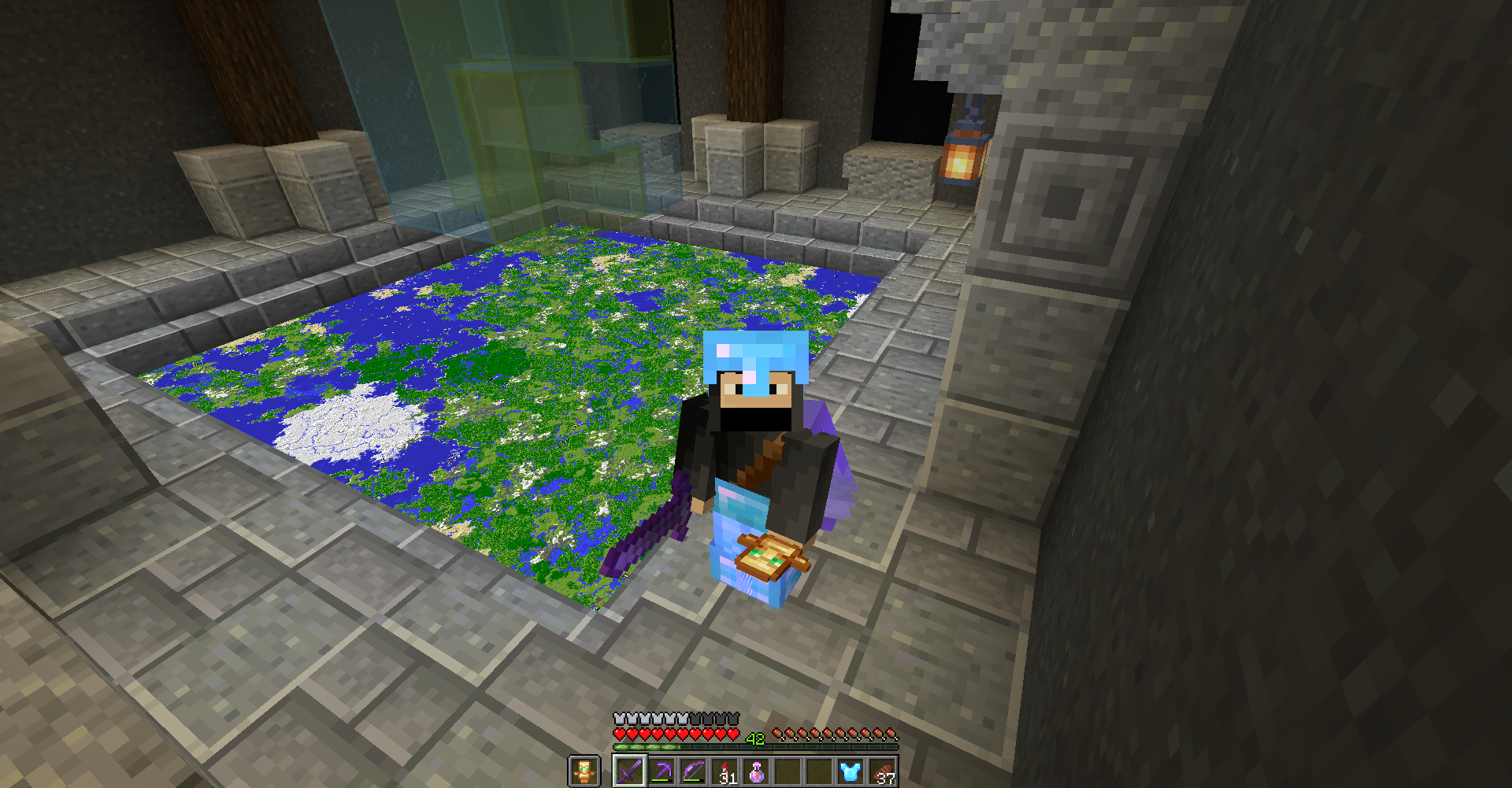The height and width of the screenshot is (788, 1512).
Task: Select the enchanted netherite sword slot
Action: [x=629, y=771]
